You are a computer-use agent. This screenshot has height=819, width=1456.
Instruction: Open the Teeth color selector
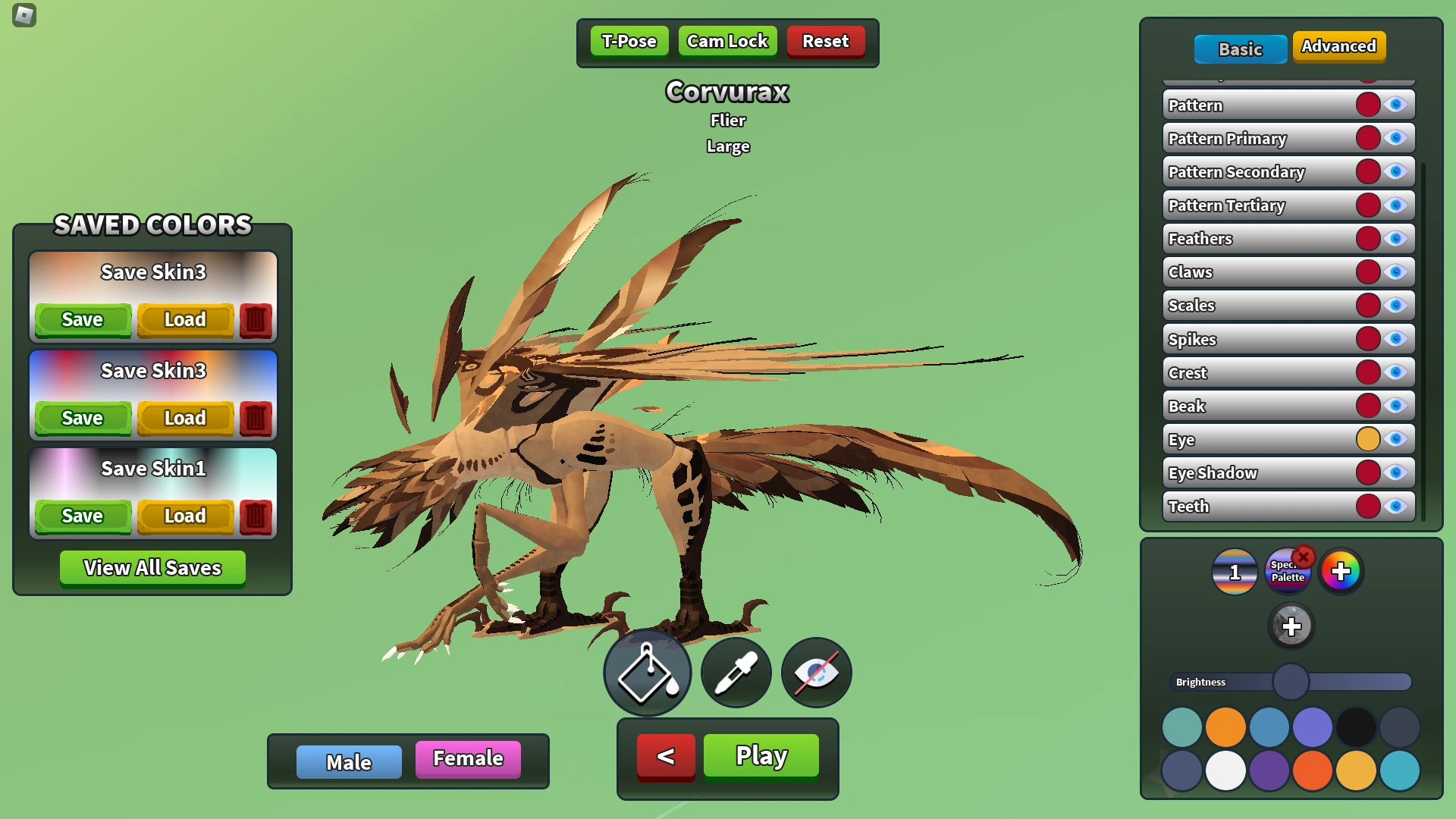(1367, 507)
